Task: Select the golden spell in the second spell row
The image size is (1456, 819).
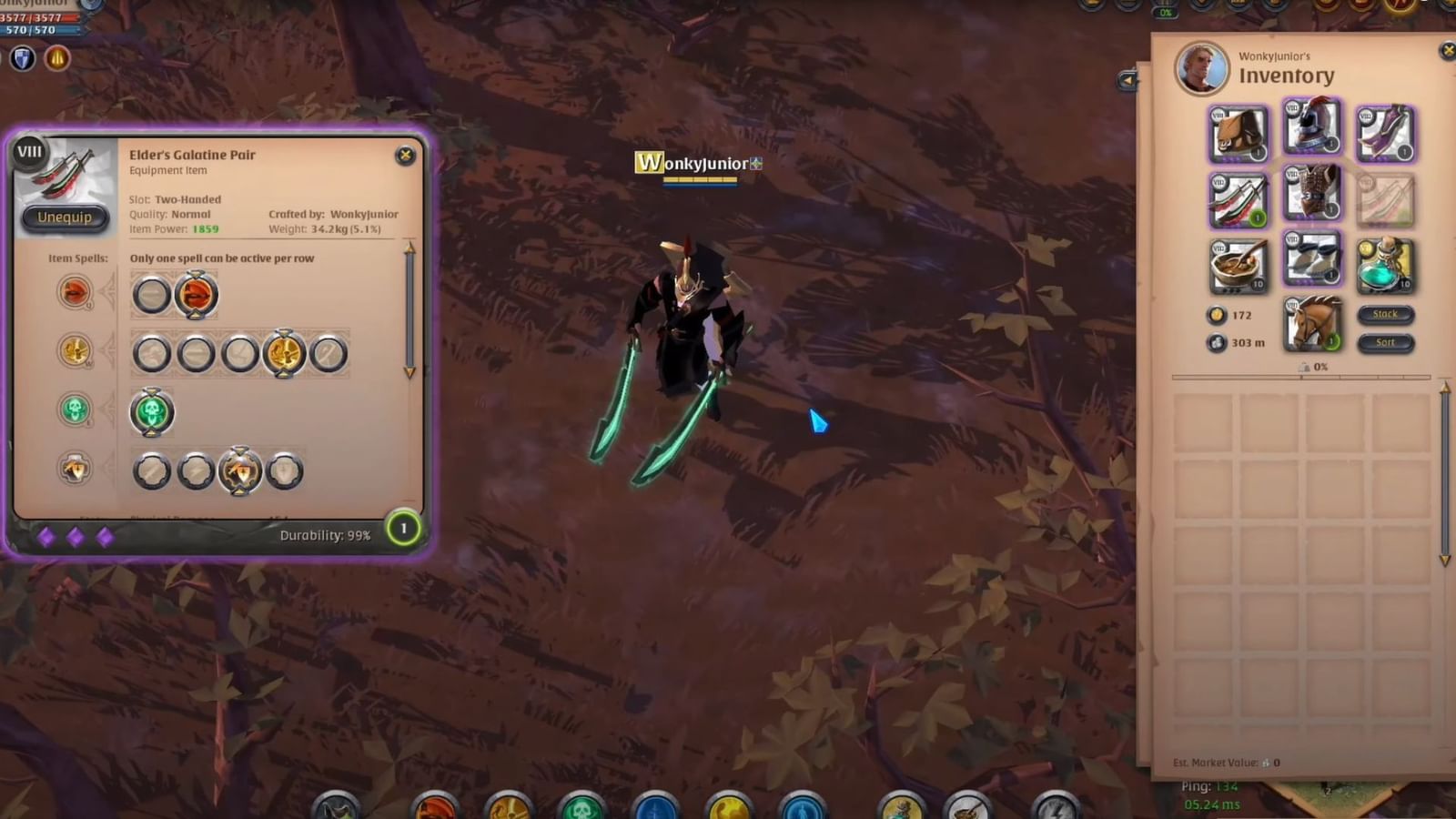Action: 284,352
